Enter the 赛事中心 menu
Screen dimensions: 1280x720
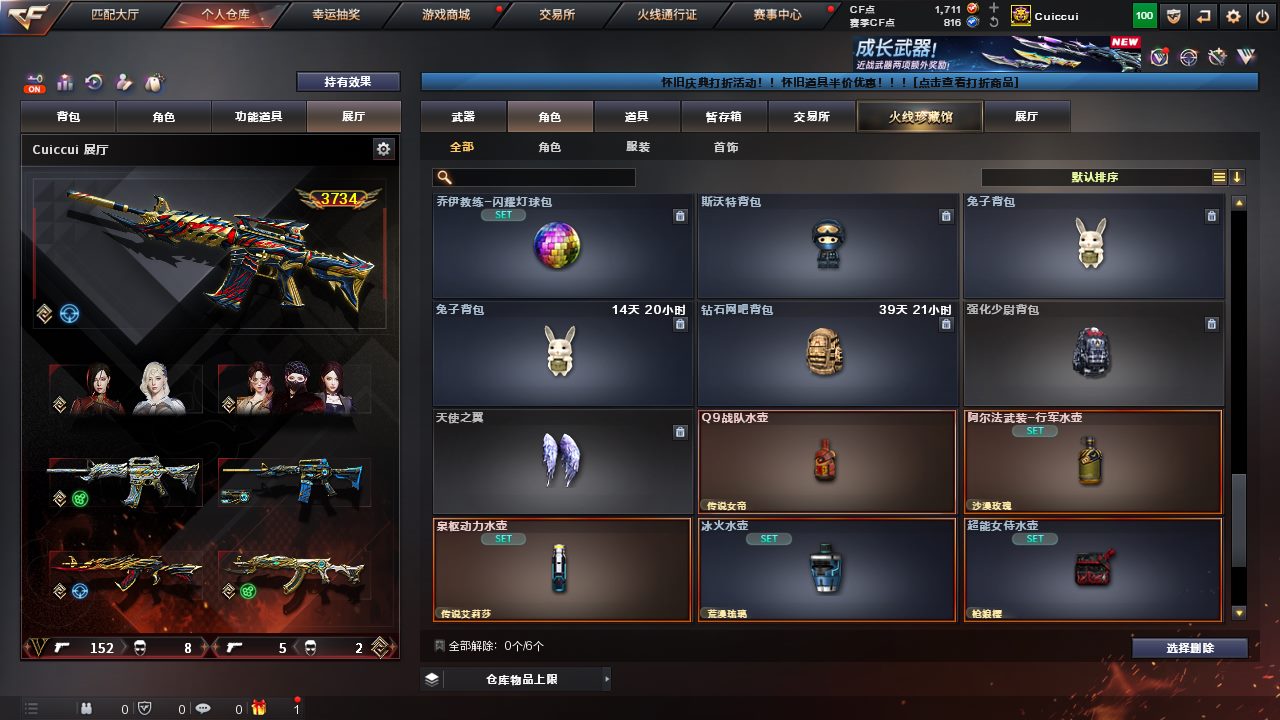pyautogui.click(x=777, y=15)
